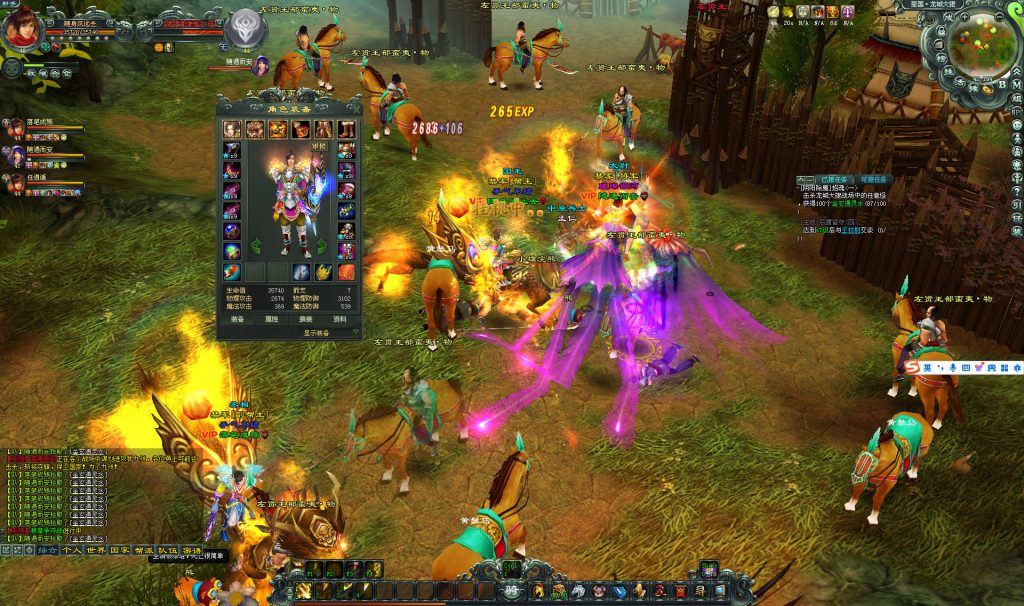Click the orange fan item slot
This screenshot has height=606, width=1024.
tap(346, 272)
